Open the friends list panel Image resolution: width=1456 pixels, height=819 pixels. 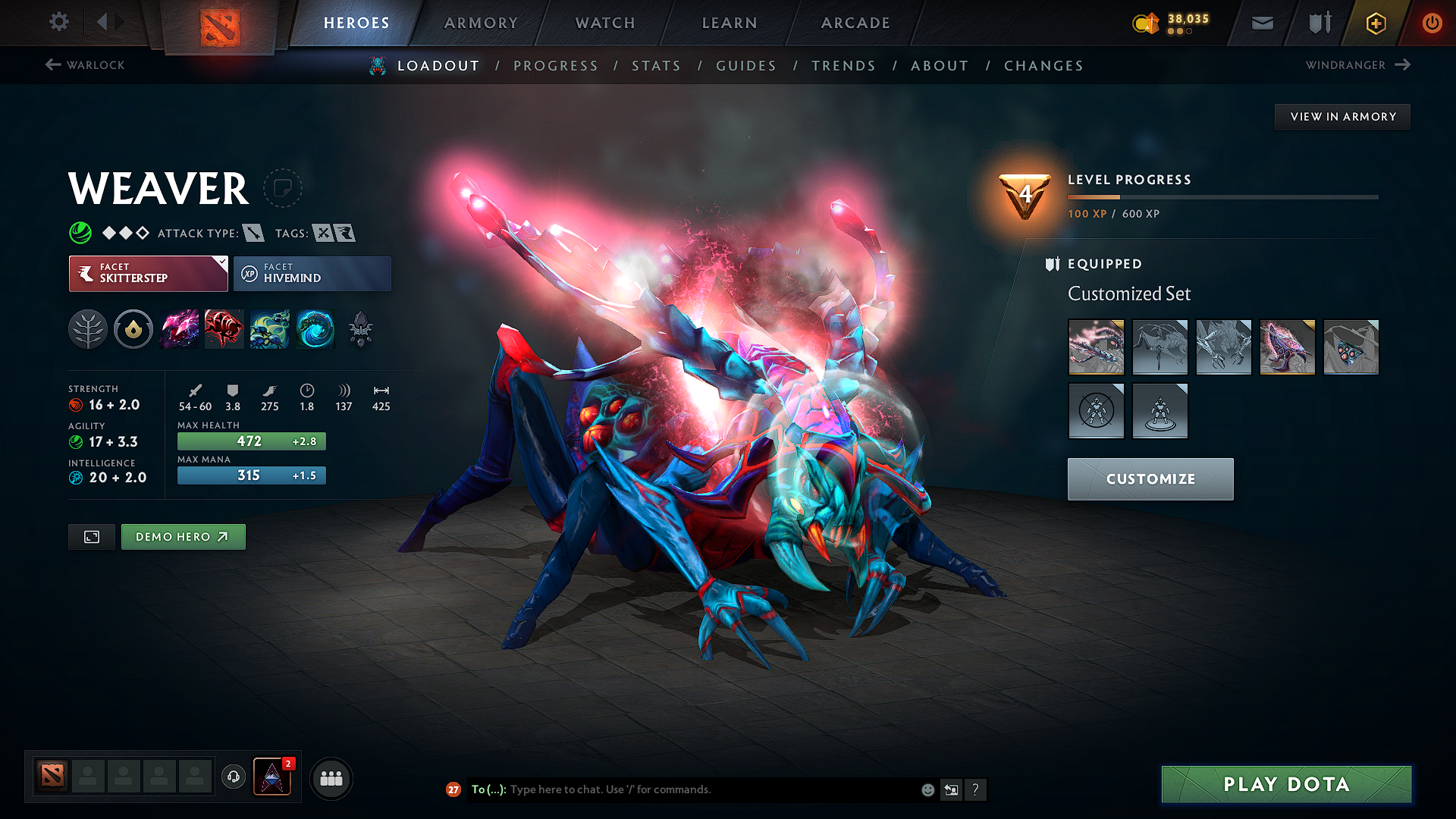coord(331,777)
